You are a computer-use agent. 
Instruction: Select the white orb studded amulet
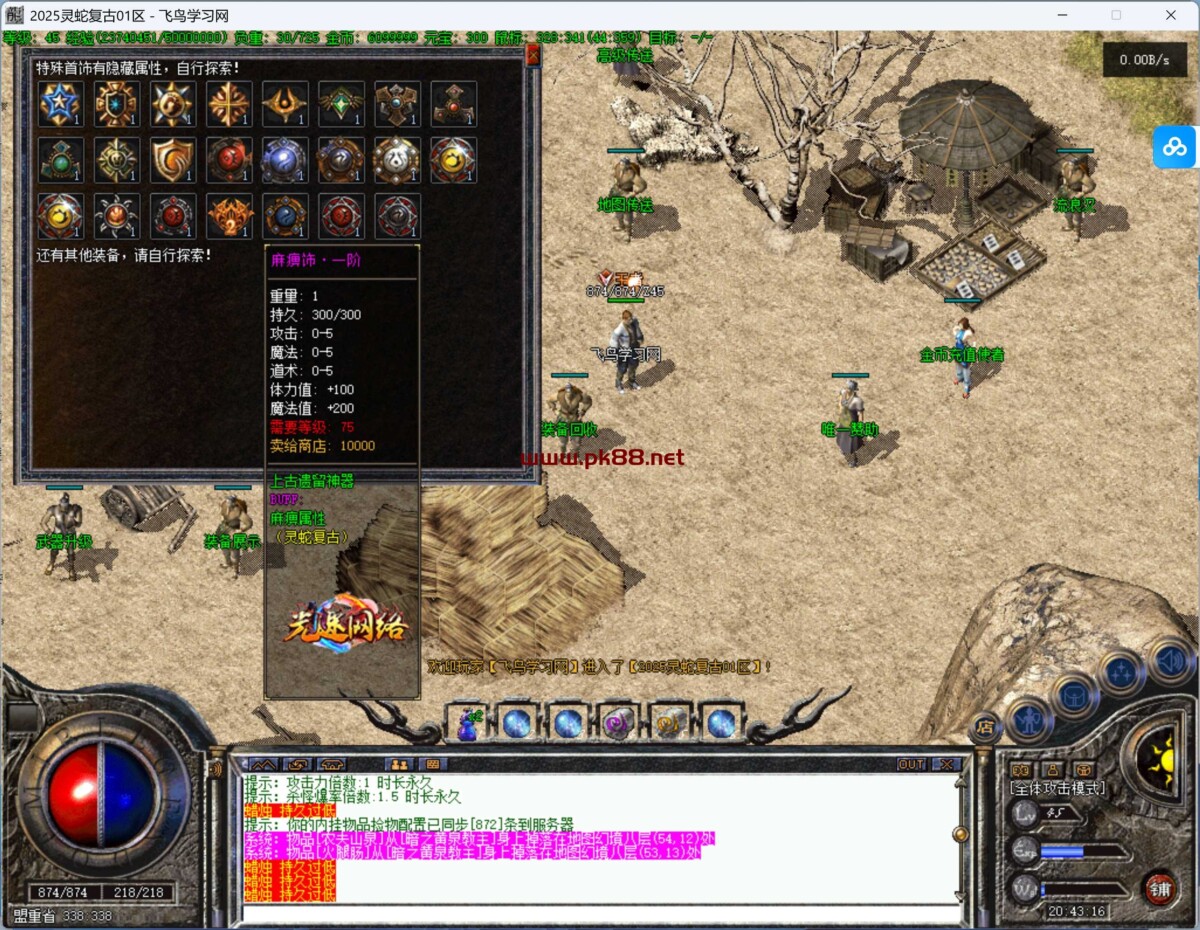click(397, 160)
